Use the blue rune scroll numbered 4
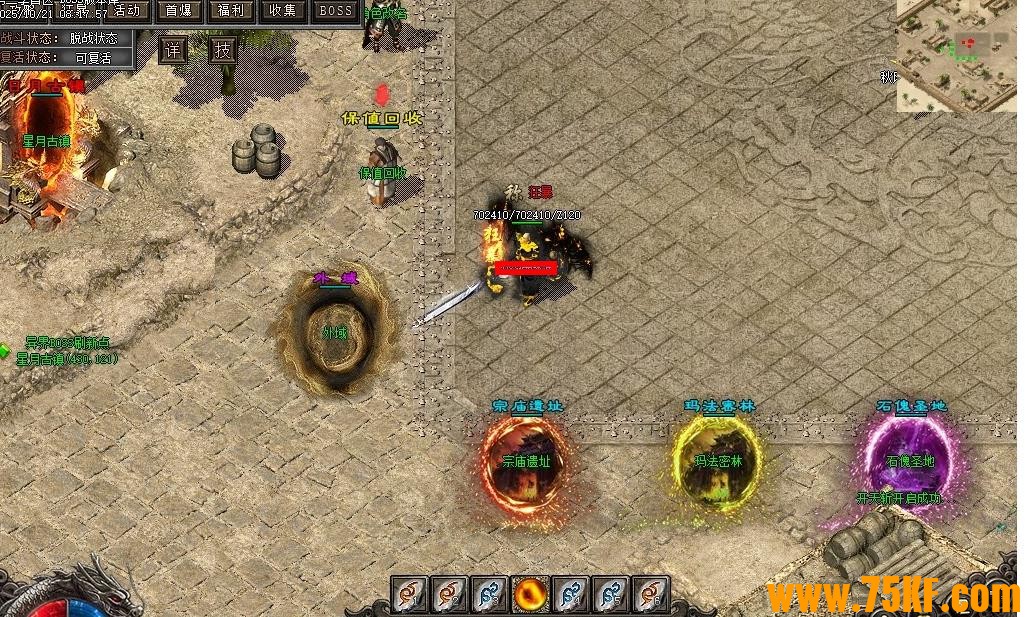The height and width of the screenshot is (617, 1025). click(x=569, y=594)
